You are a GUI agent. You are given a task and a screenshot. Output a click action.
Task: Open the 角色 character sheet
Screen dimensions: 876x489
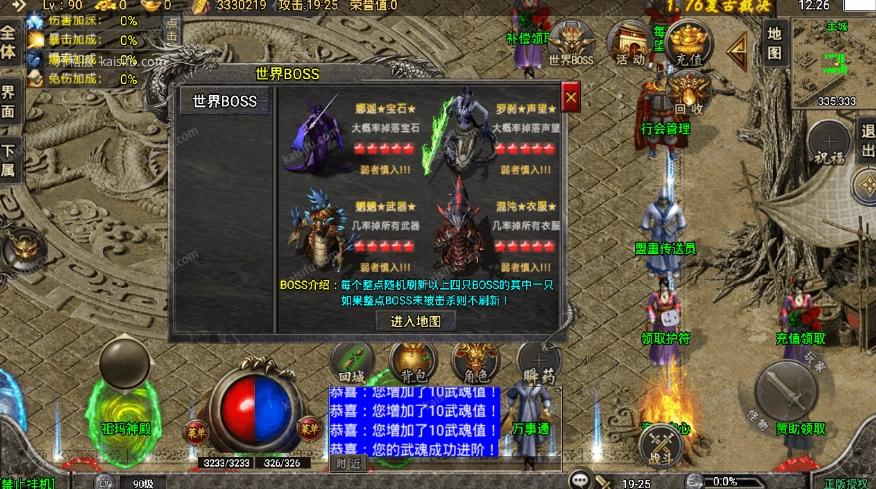475,361
